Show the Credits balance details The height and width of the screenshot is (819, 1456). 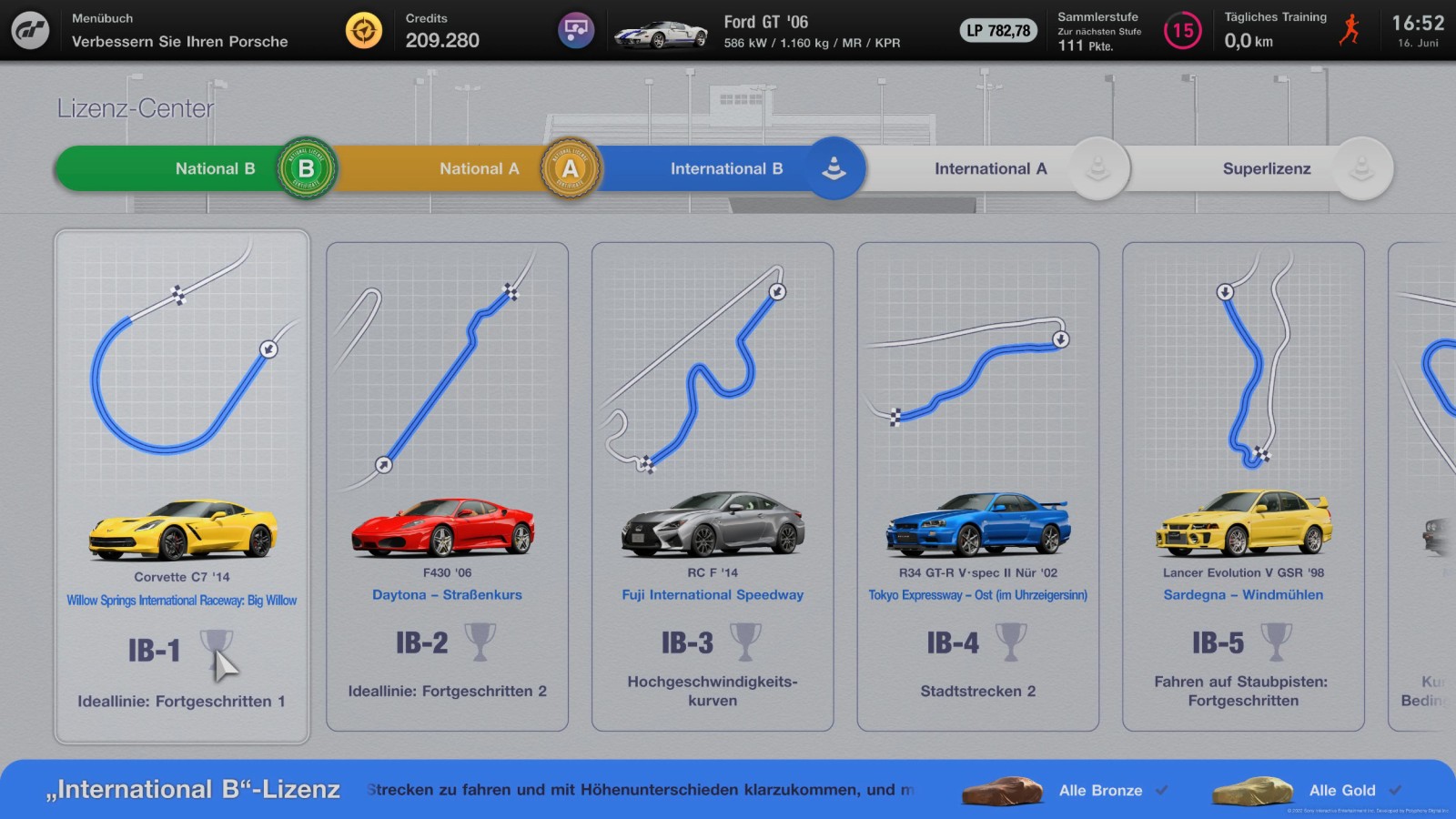click(x=442, y=31)
